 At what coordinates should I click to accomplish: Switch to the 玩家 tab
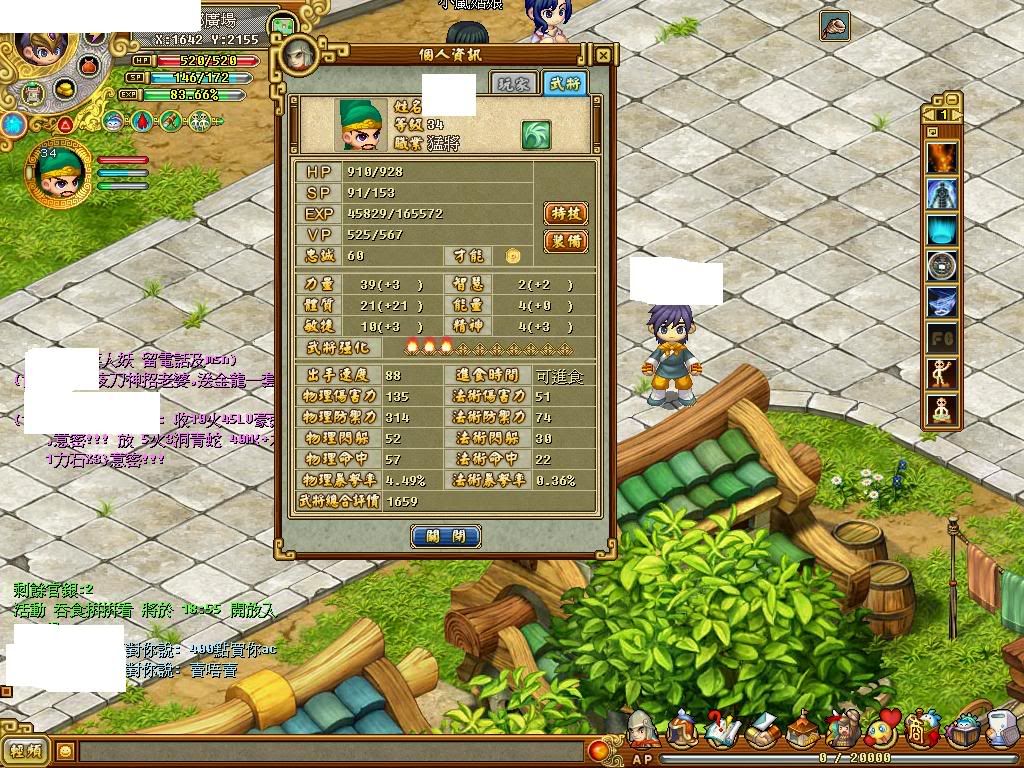tap(512, 84)
